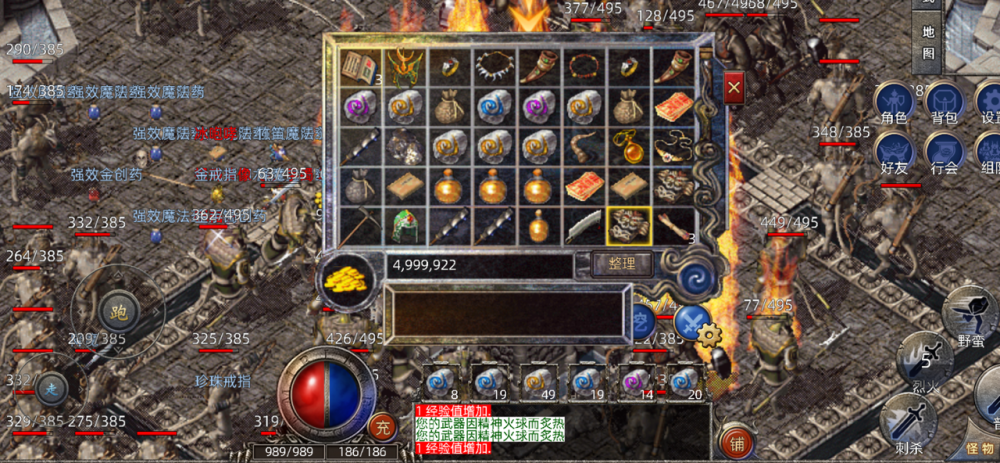Open the 角色 character panel
The width and height of the screenshot is (1000, 463).
(894, 104)
